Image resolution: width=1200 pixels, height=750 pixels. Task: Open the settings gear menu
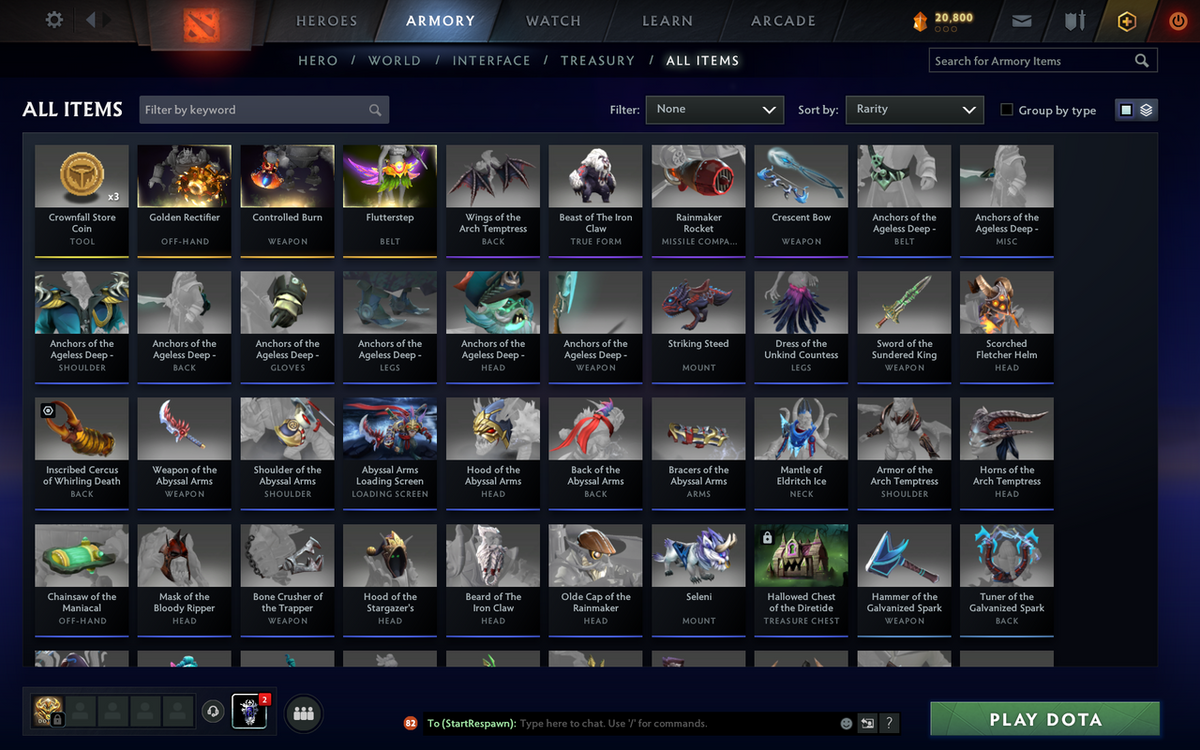[x=54, y=20]
